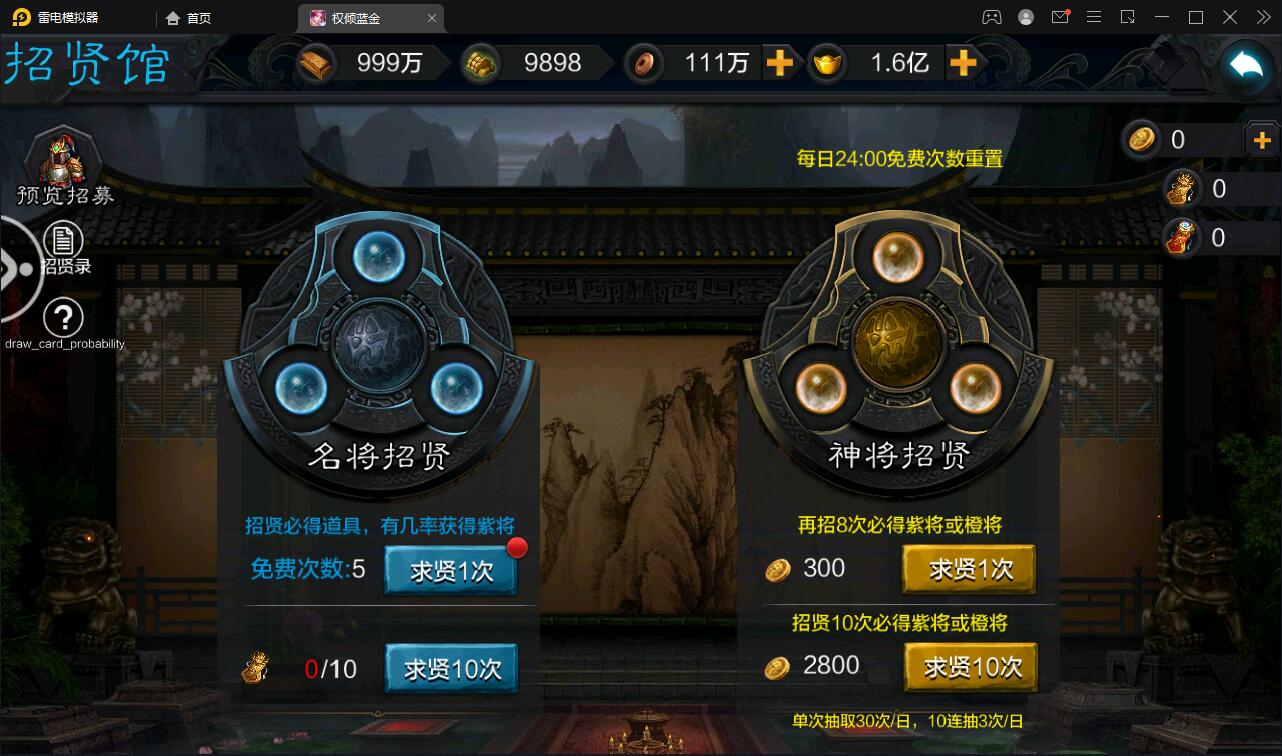Click the draw_card_probability help question mark

63,318
